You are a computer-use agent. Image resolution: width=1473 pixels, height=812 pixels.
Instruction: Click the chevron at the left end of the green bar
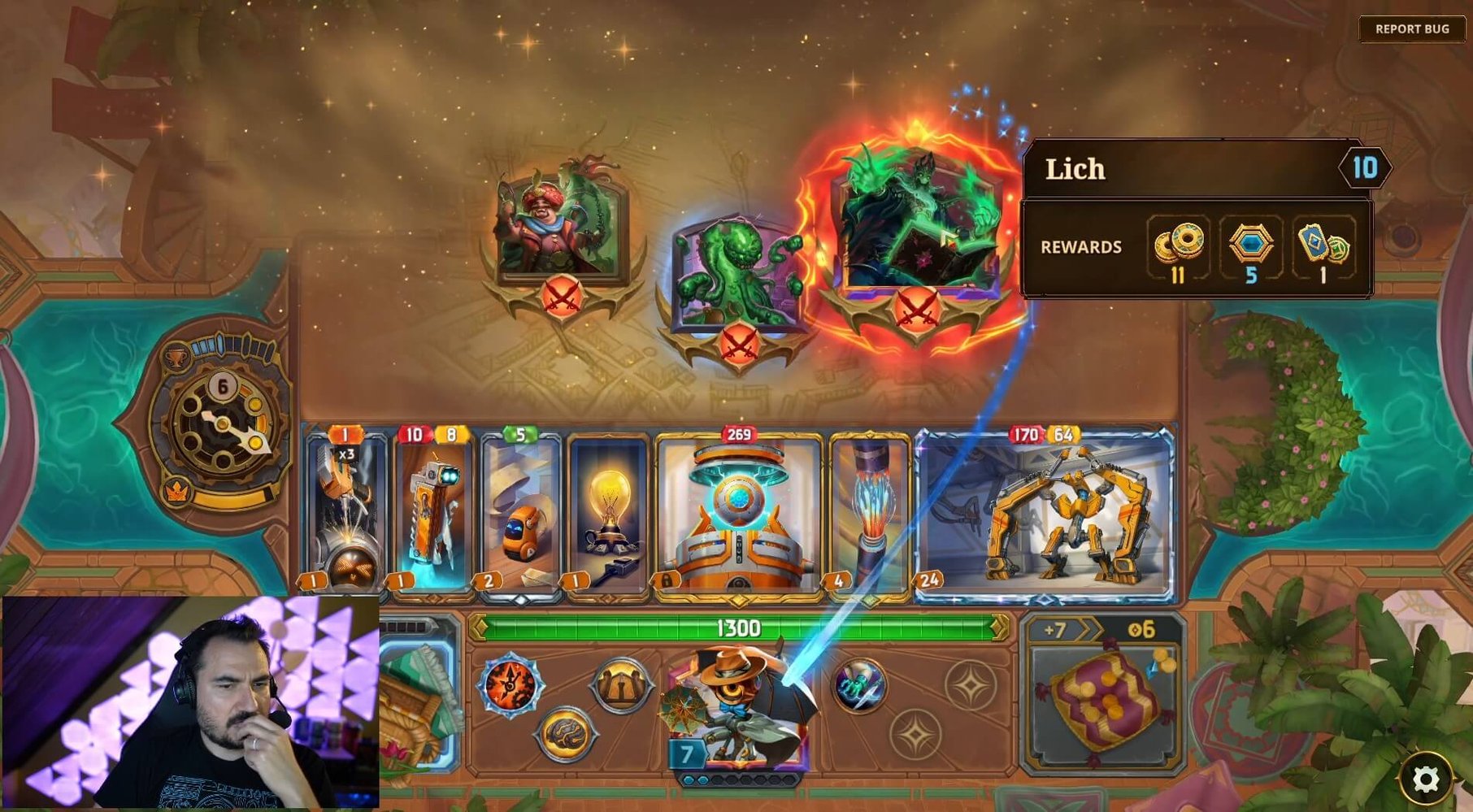476,627
